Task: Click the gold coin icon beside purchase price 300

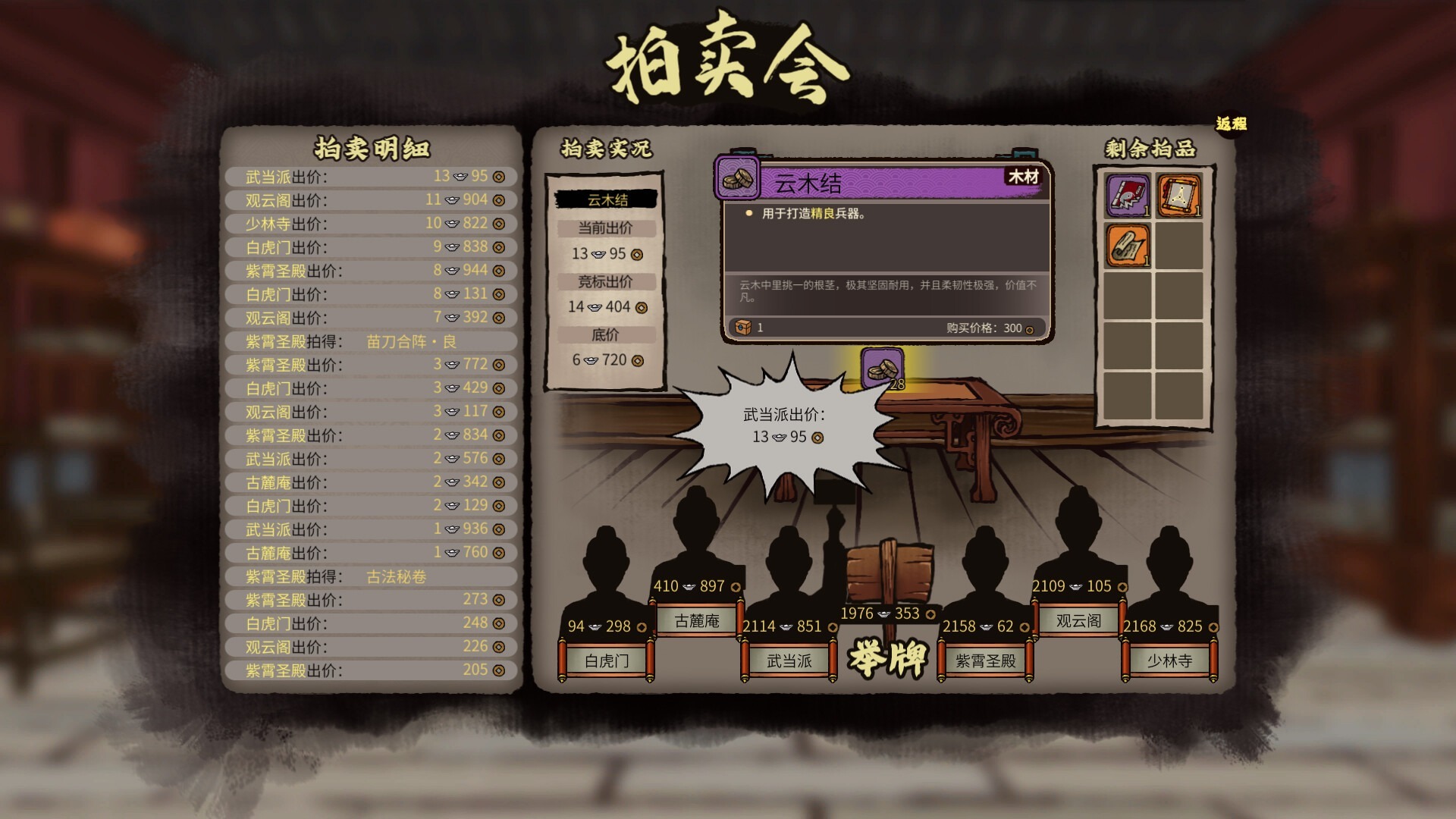Action: click(x=1029, y=328)
